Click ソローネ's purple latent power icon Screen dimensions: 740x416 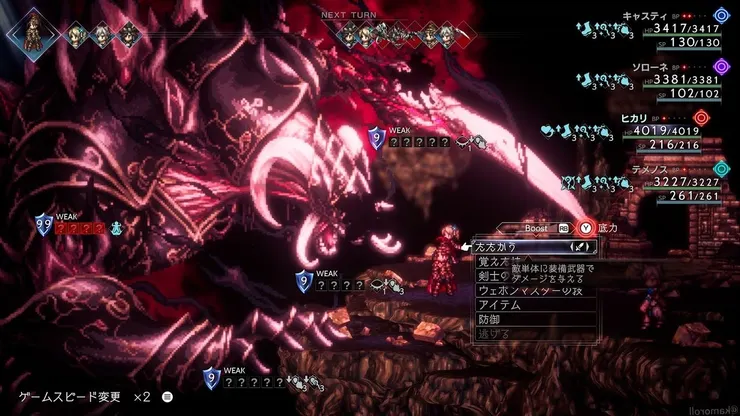(x=722, y=66)
